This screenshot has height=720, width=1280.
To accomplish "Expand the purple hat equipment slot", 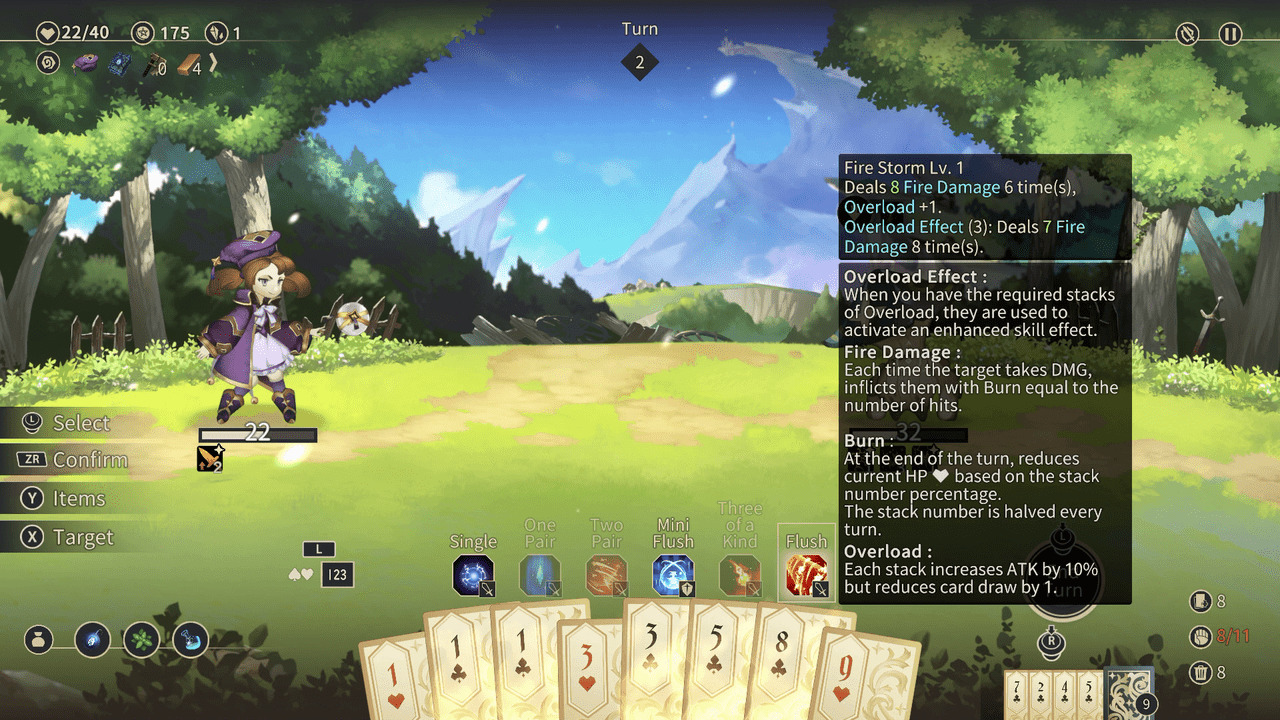I will point(83,63).
